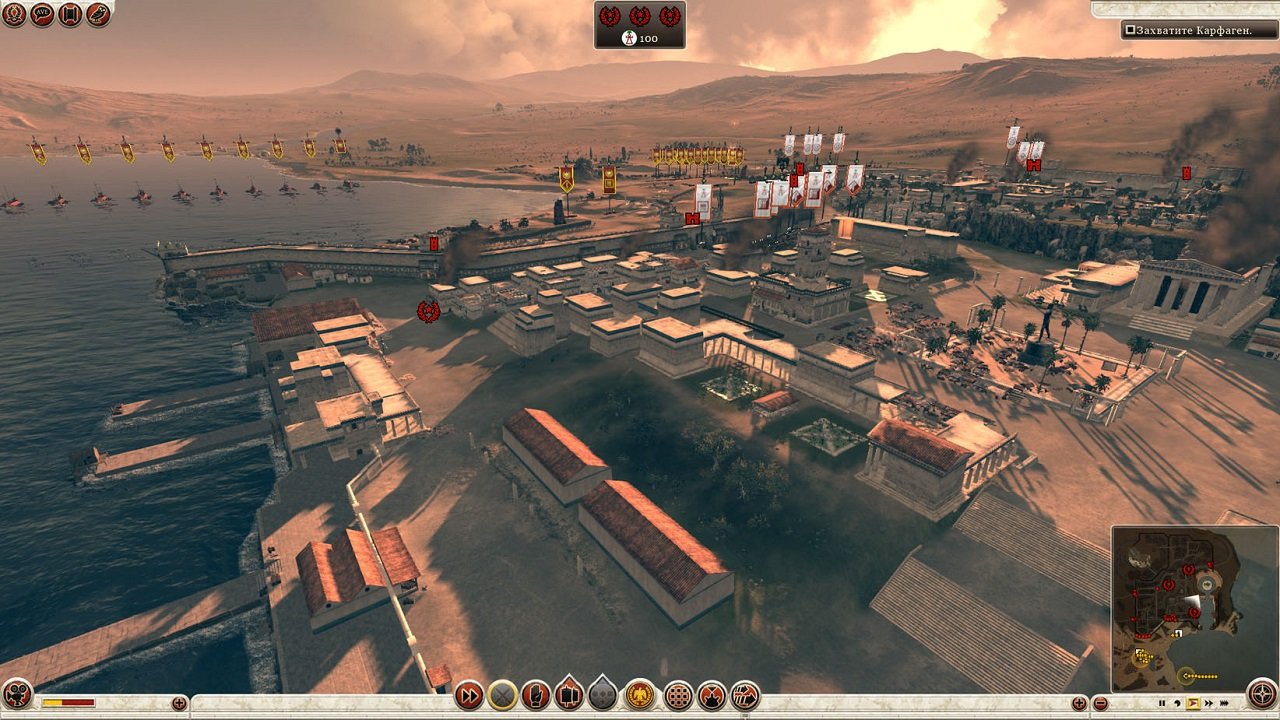
Task: Activate the cinematic camera icon
Action: 17,694
